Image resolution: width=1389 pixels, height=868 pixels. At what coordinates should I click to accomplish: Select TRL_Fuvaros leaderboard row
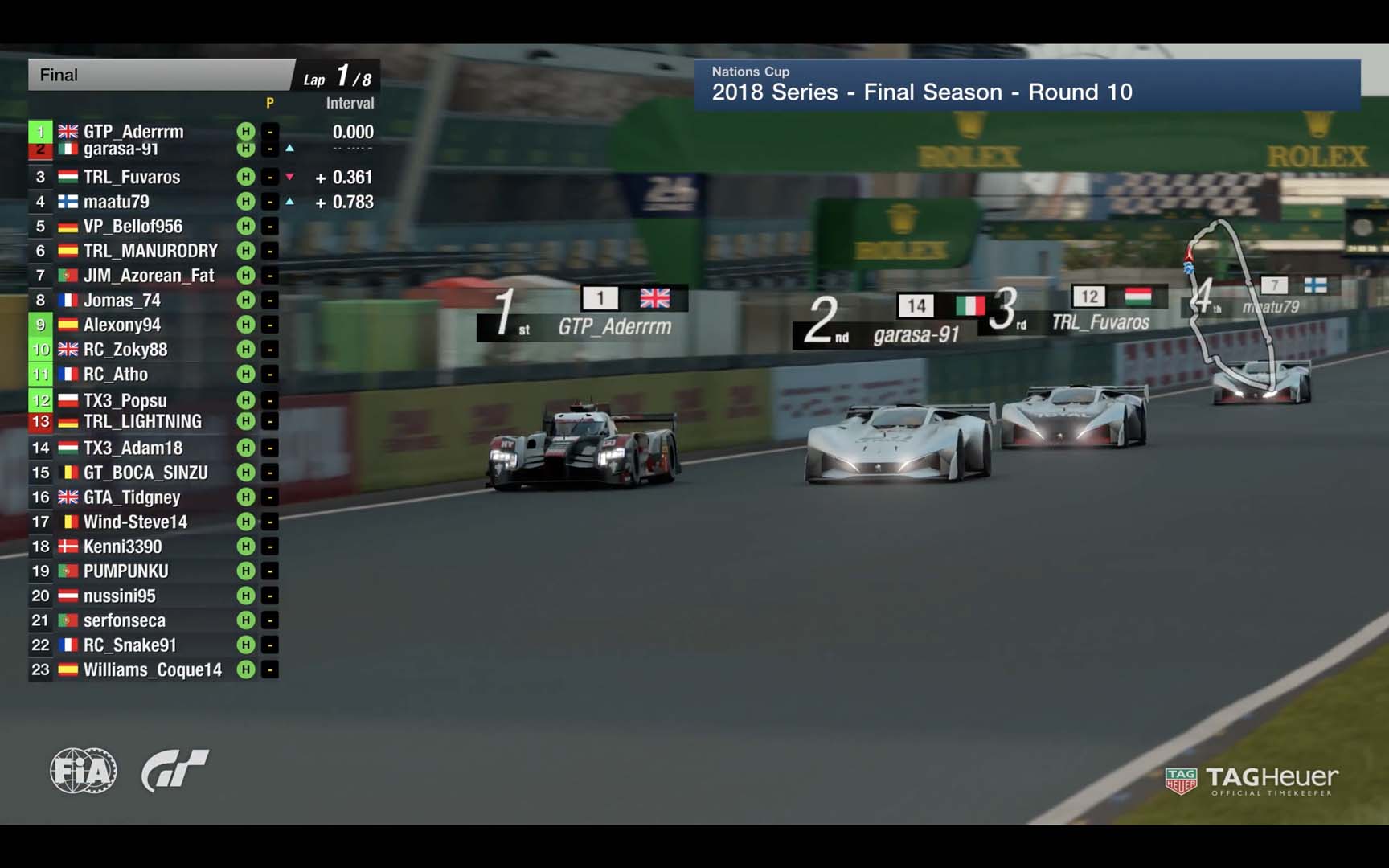(132, 177)
